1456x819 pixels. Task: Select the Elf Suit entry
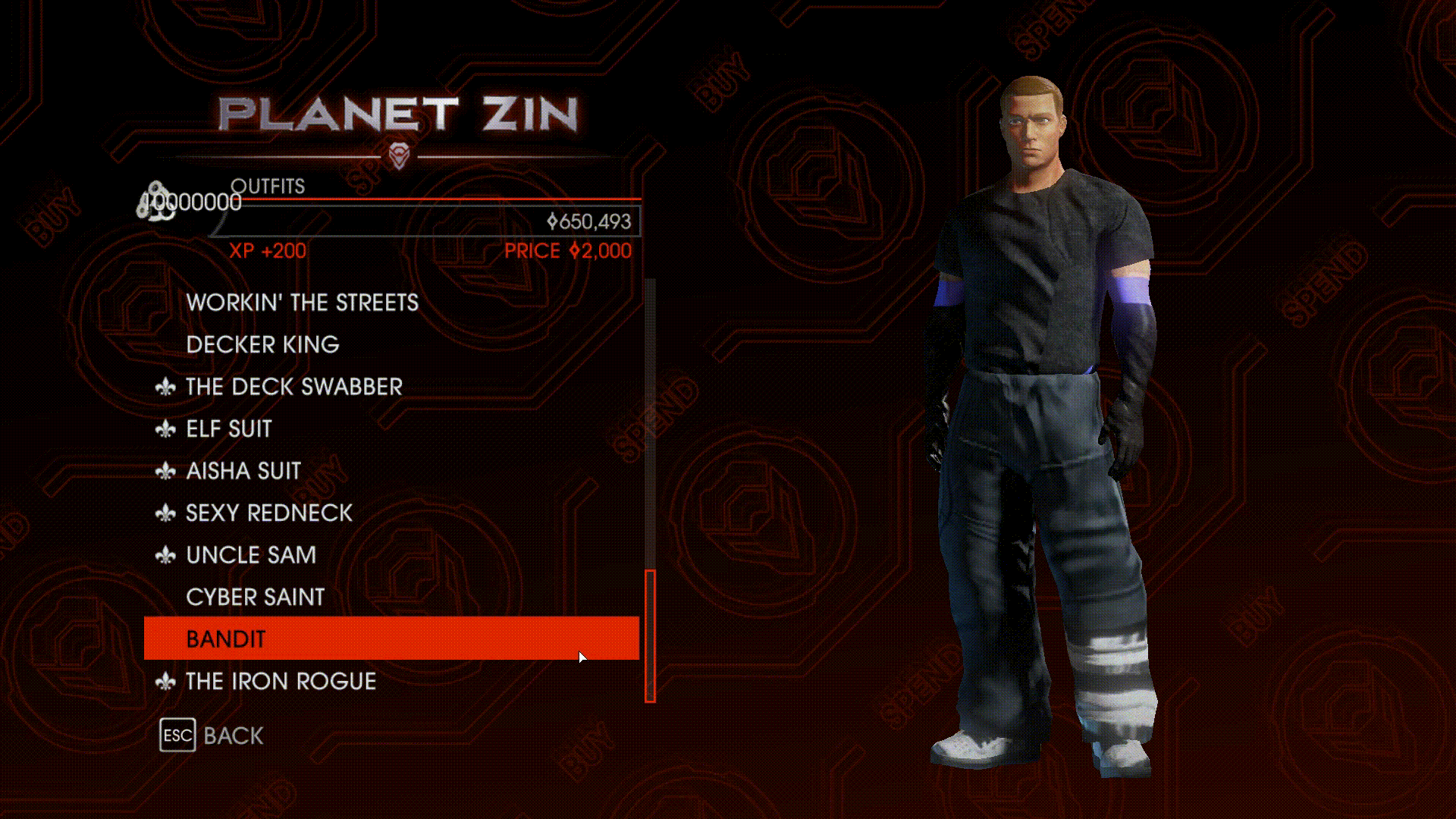click(228, 429)
